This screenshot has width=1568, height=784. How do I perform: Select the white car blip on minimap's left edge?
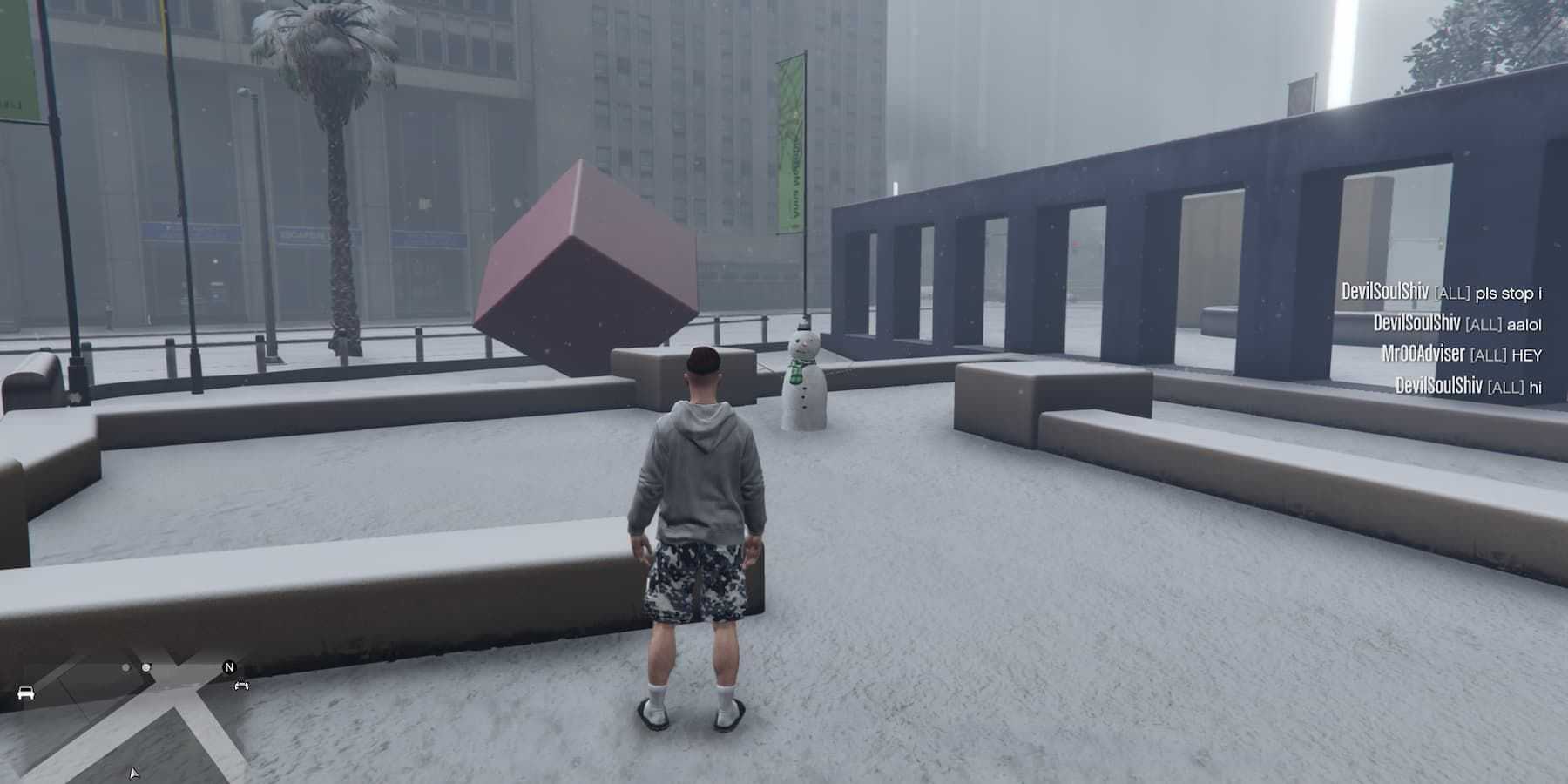tap(26, 693)
